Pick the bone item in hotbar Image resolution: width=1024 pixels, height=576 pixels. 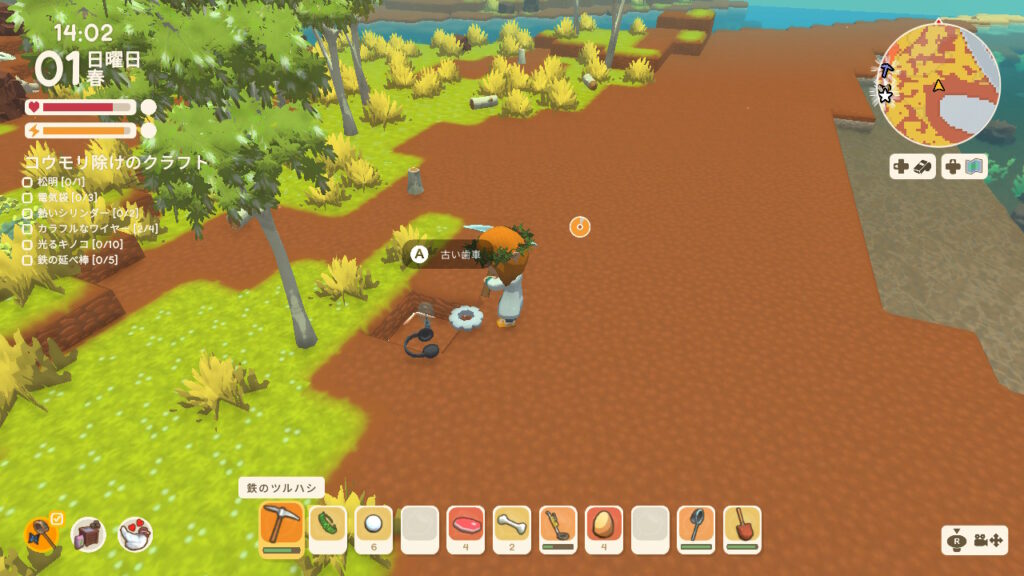click(x=511, y=526)
